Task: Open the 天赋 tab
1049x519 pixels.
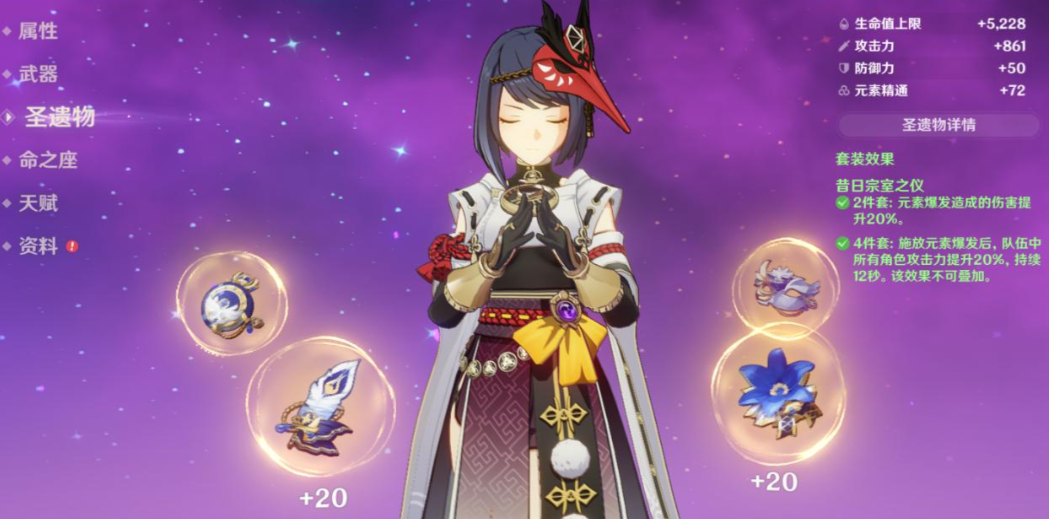Action: pyautogui.click(x=38, y=203)
